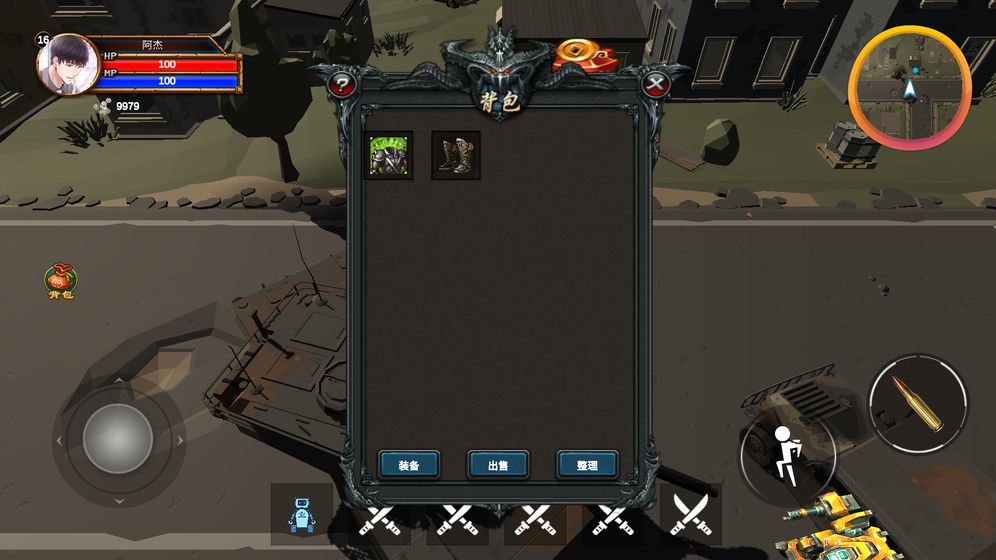Click the 装备 equip button
Image resolution: width=996 pixels, height=560 pixels.
coord(408,465)
